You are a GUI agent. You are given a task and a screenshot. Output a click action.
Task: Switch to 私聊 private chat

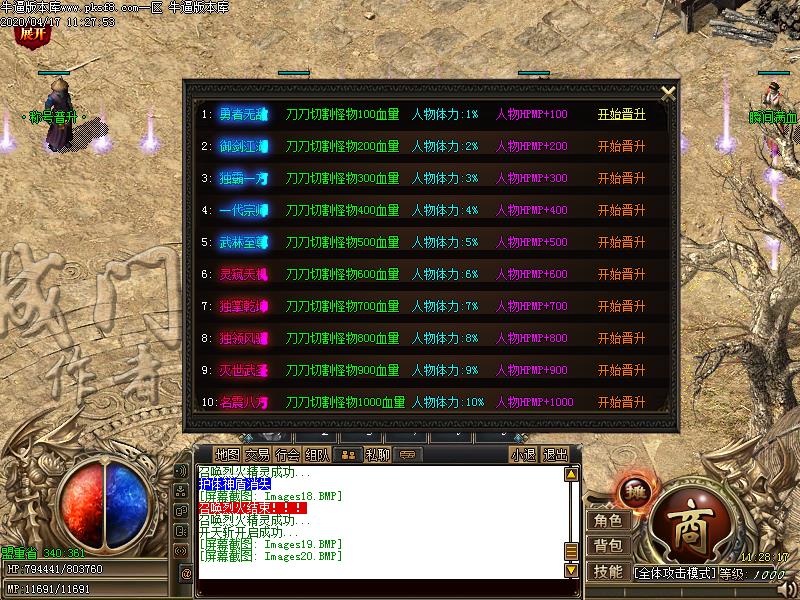377,454
